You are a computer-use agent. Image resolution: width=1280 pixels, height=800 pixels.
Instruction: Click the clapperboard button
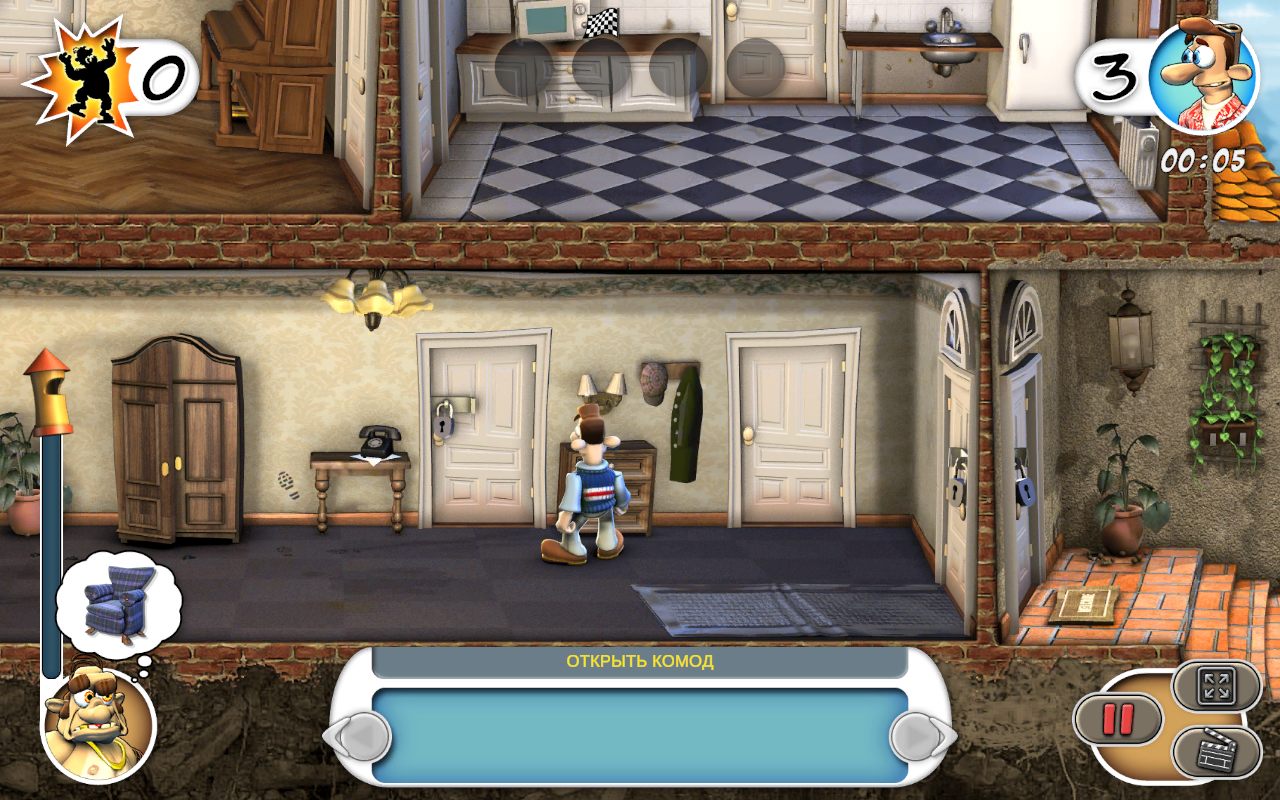coord(1216,753)
